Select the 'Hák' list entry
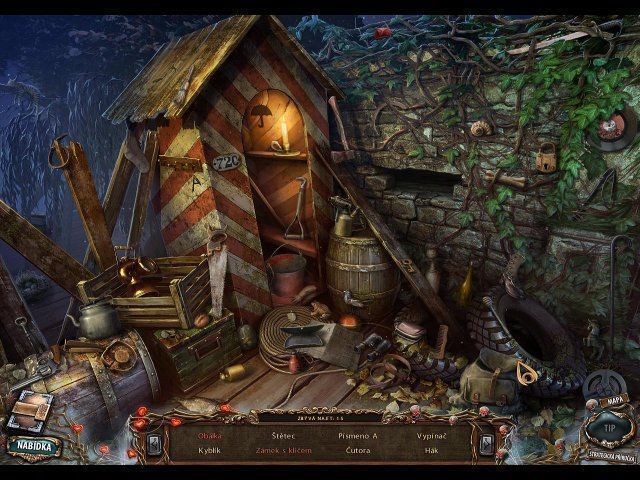This screenshot has width=640, height=480. coord(433,450)
